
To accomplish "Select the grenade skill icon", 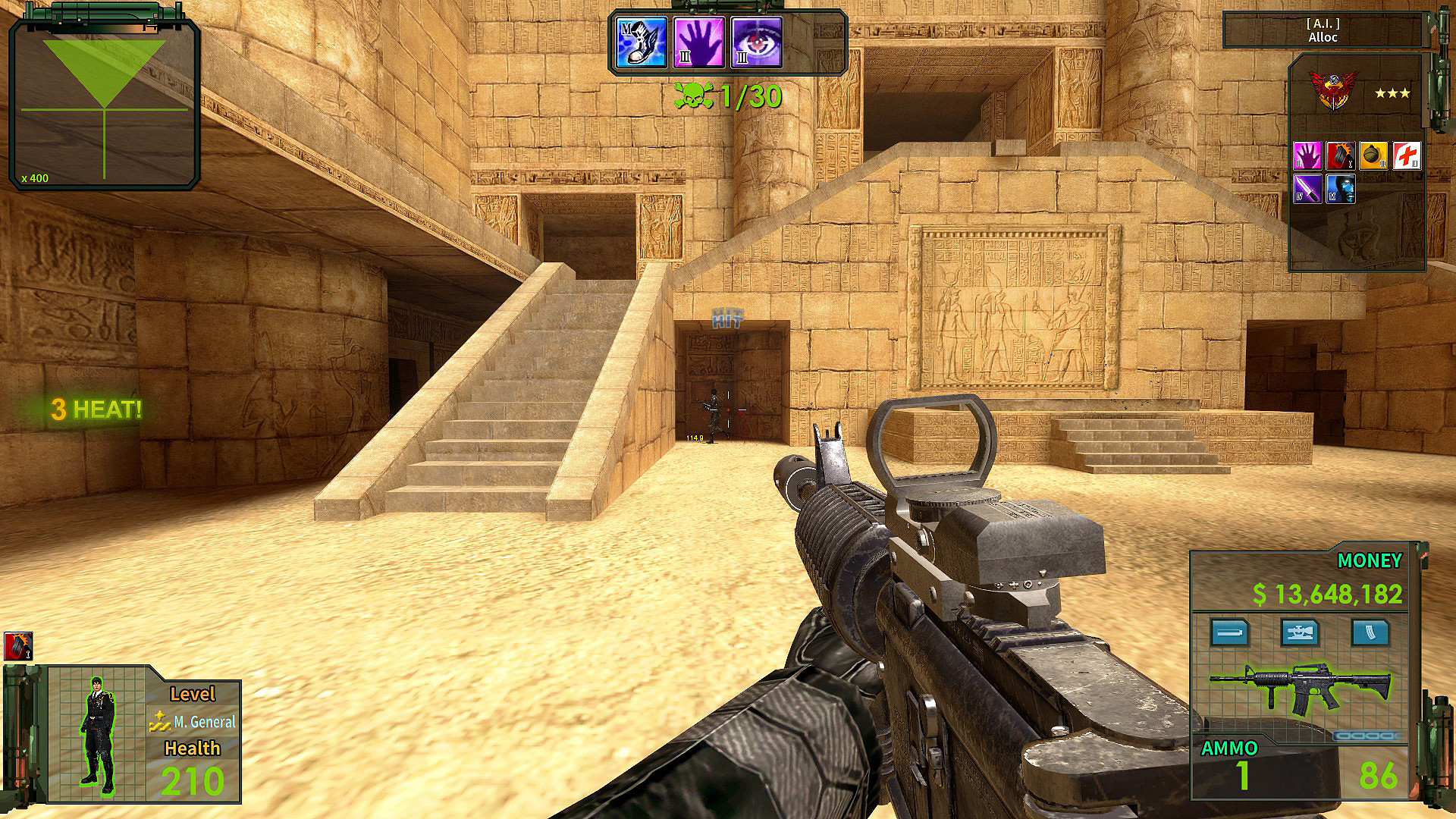I will [x=1373, y=156].
